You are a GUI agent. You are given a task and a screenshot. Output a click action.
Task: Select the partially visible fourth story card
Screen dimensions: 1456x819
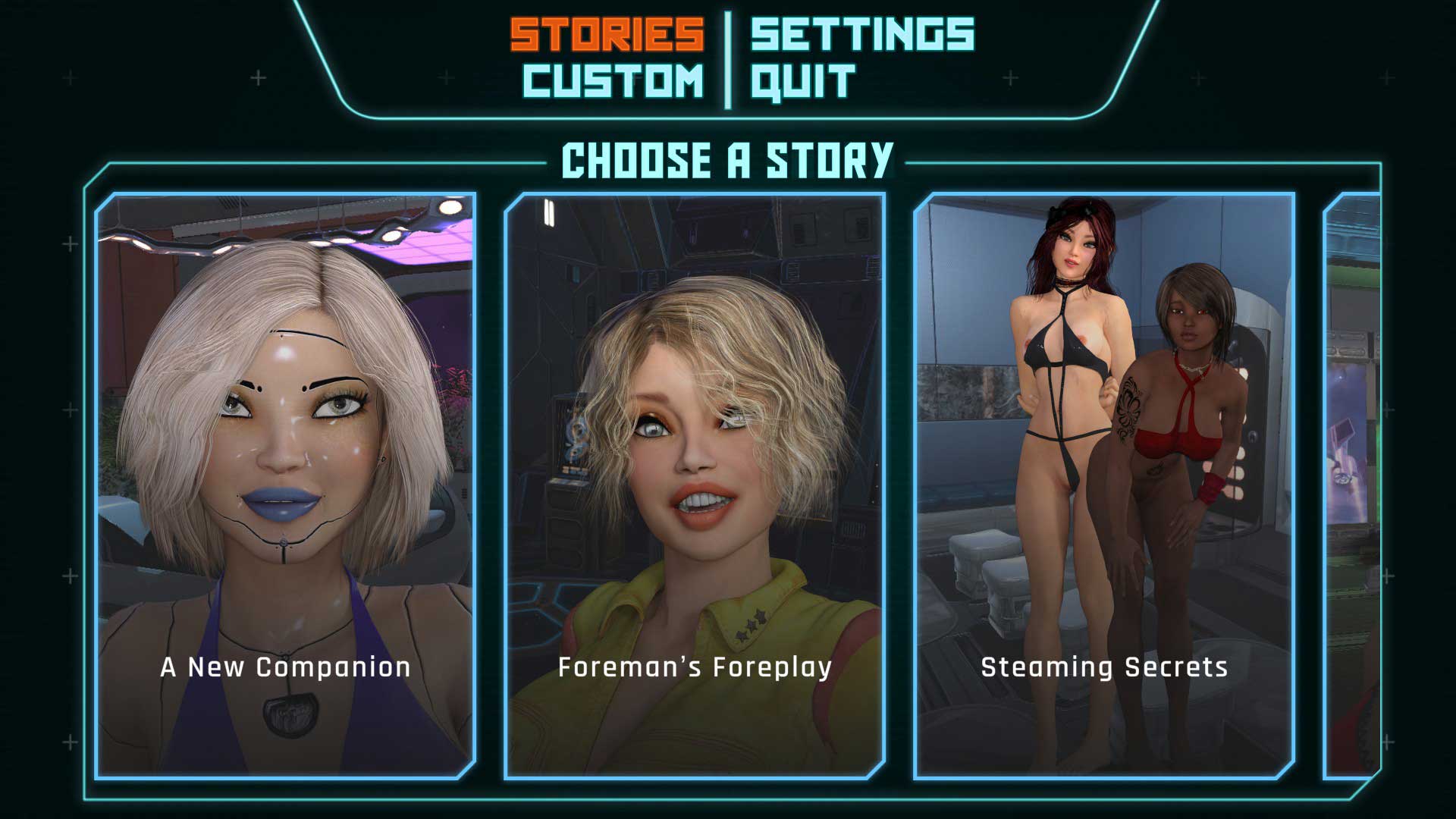[x=1354, y=485]
